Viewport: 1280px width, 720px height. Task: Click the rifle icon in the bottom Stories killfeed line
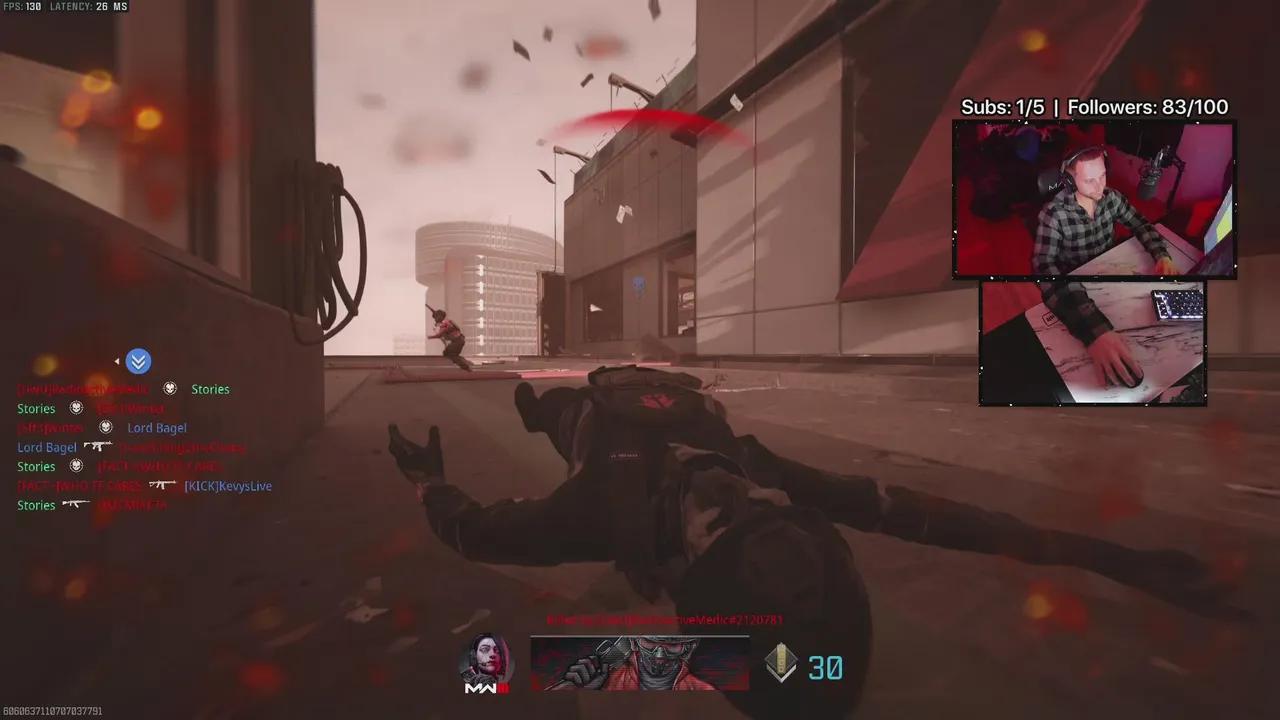pyautogui.click(x=76, y=505)
